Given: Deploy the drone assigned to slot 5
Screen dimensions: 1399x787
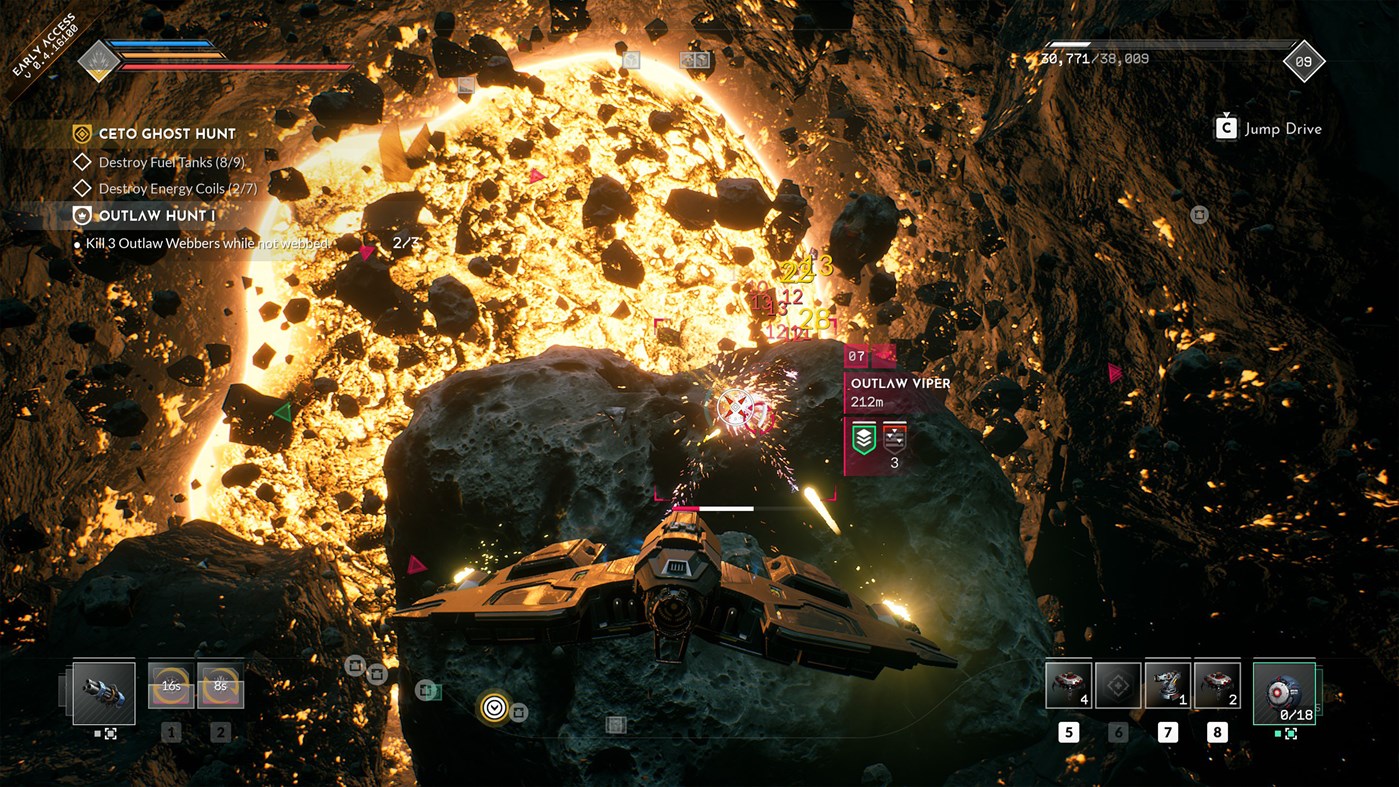Looking at the screenshot, I should pyautogui.click(x=1068, y=684).
